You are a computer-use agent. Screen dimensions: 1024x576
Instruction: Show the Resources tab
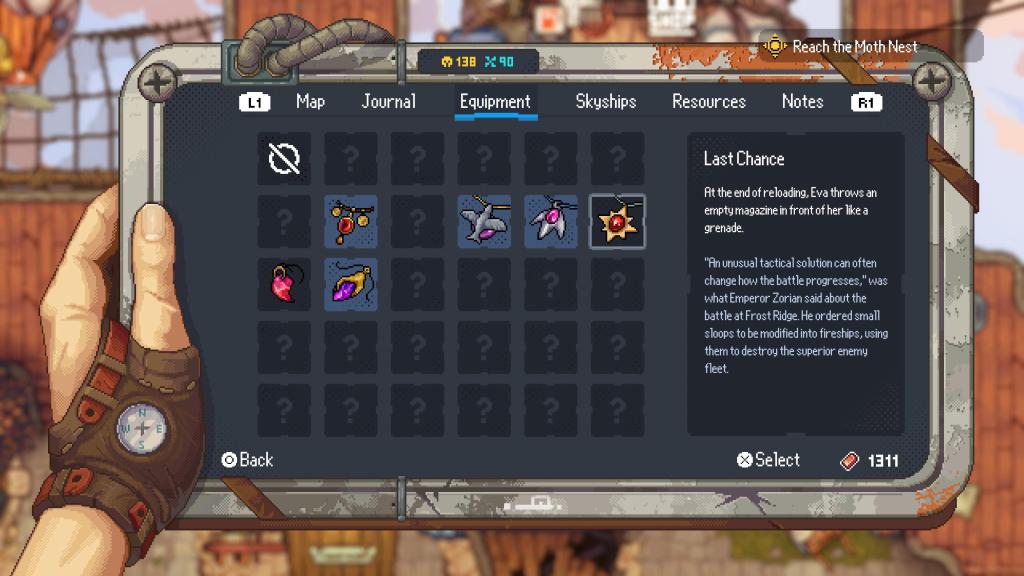[x=709, y=102]
